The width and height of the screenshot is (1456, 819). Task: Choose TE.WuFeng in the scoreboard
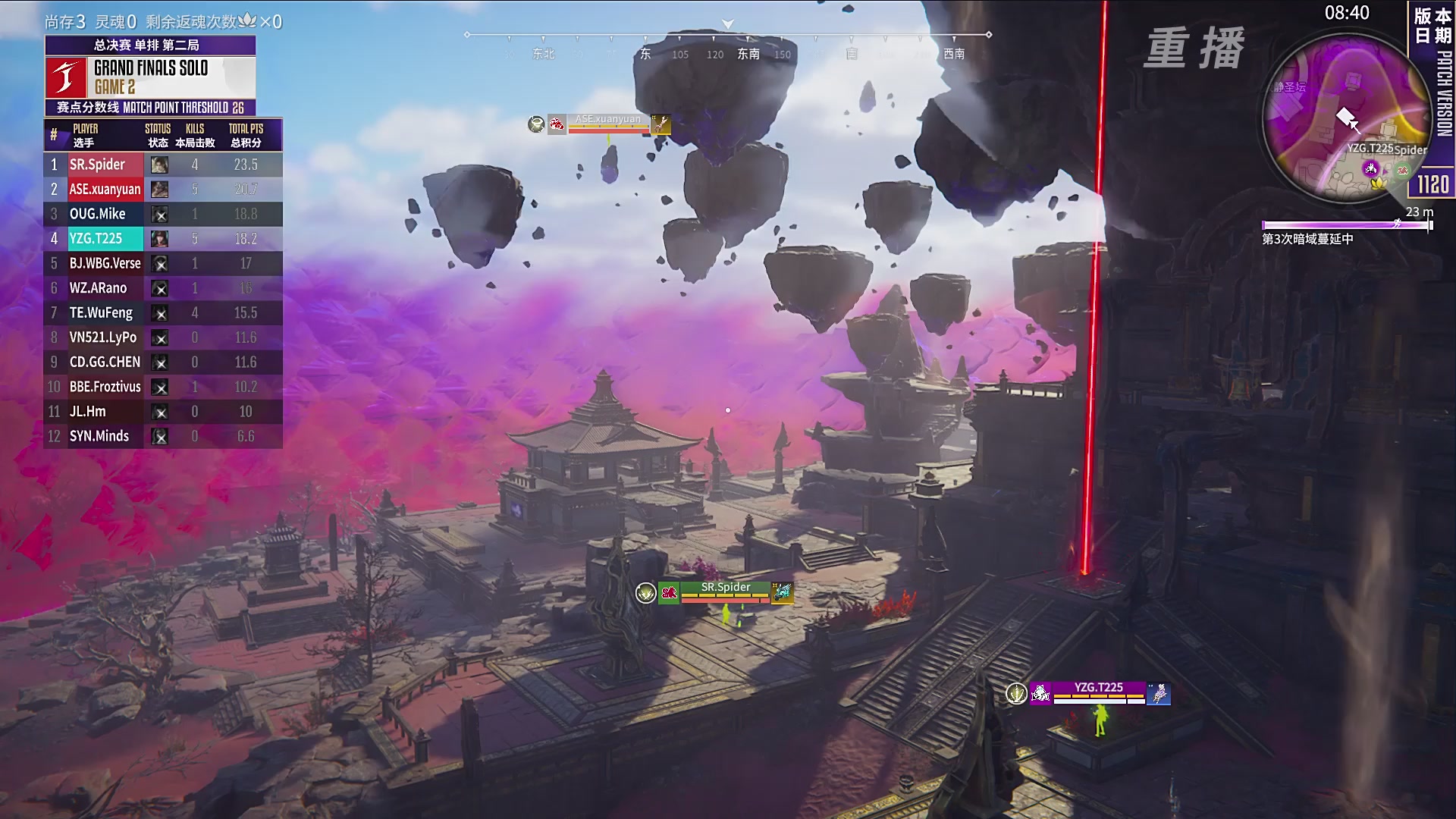163,312
